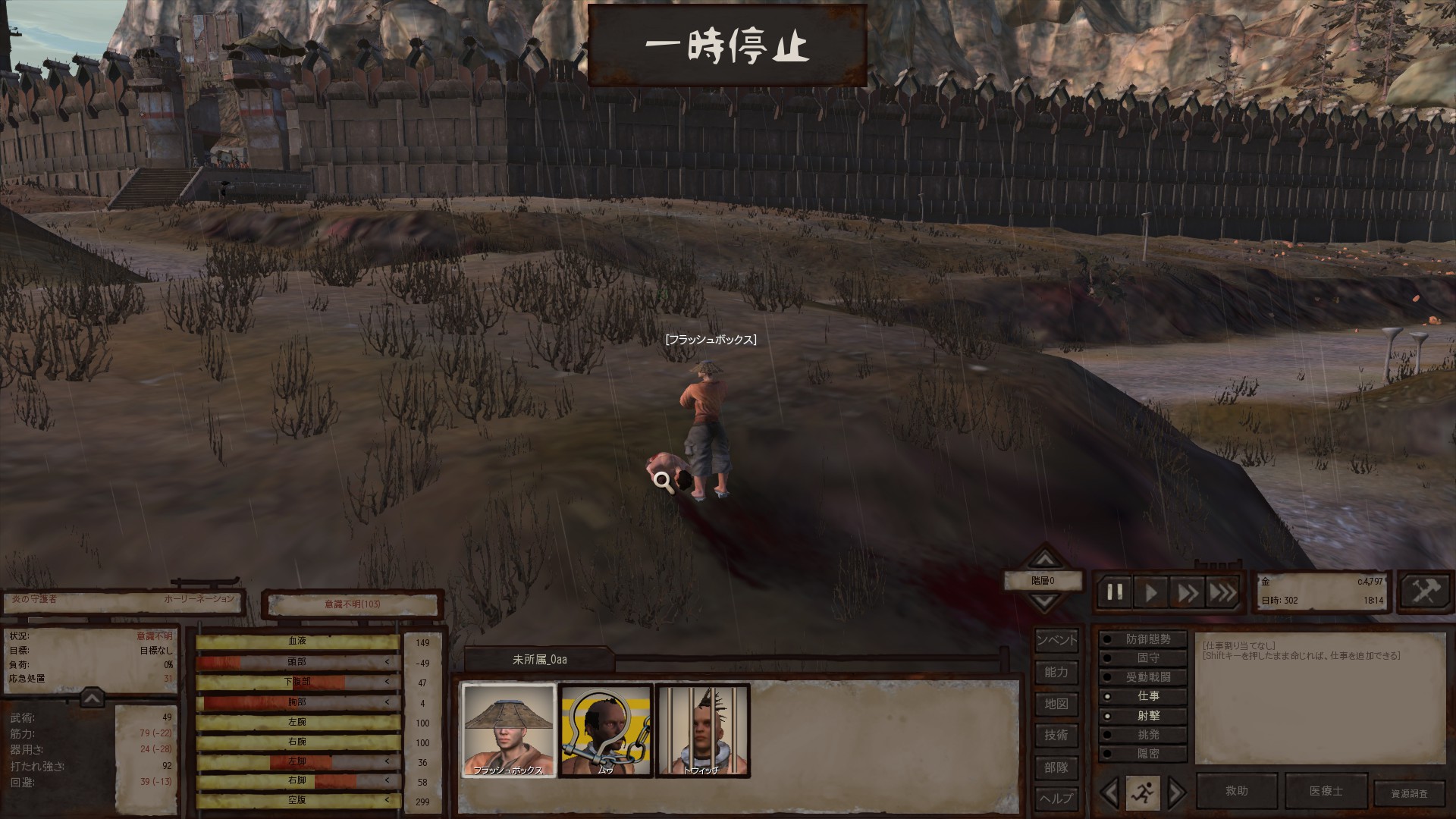Resume normal speed with the play button

click(x=1150, y=592)
